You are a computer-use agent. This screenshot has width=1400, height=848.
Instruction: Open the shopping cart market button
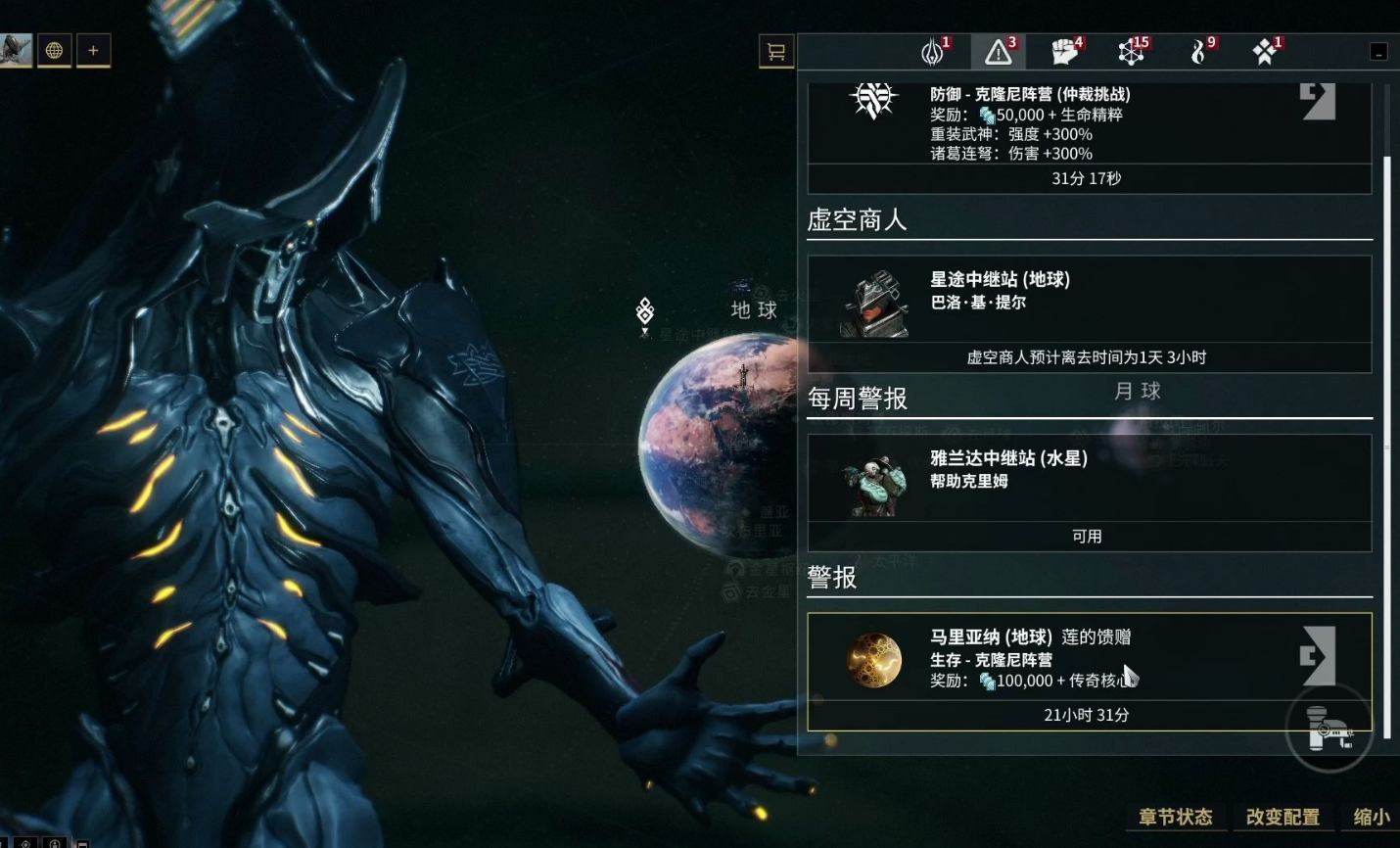776,51
